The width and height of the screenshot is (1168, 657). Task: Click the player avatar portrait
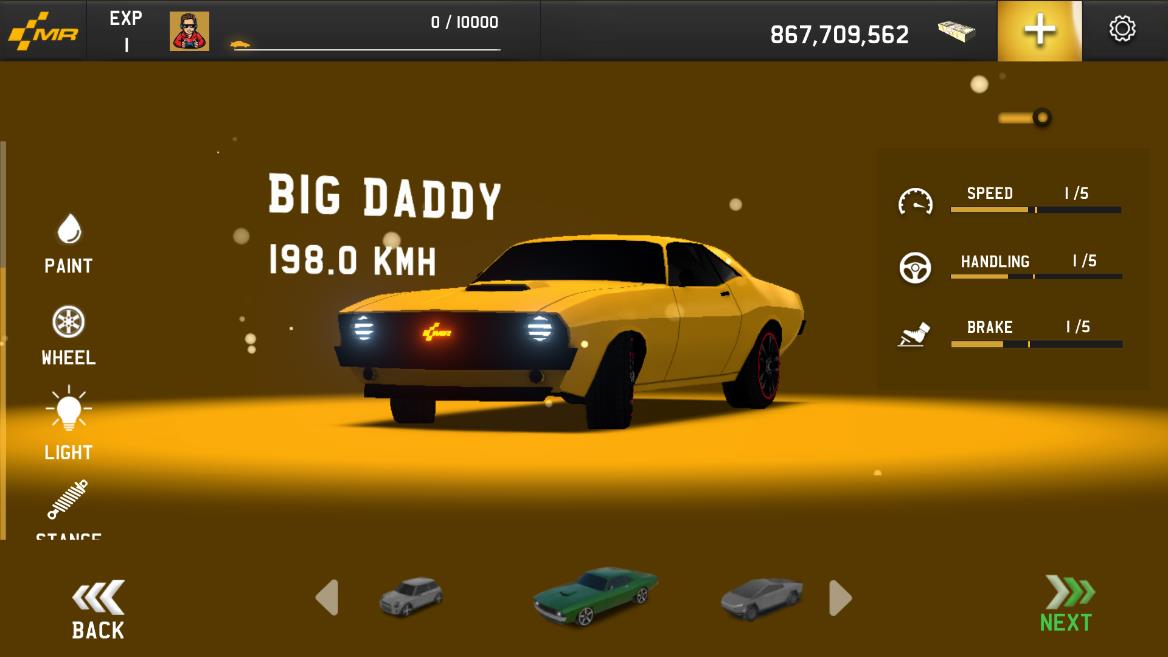pos(189,31)
